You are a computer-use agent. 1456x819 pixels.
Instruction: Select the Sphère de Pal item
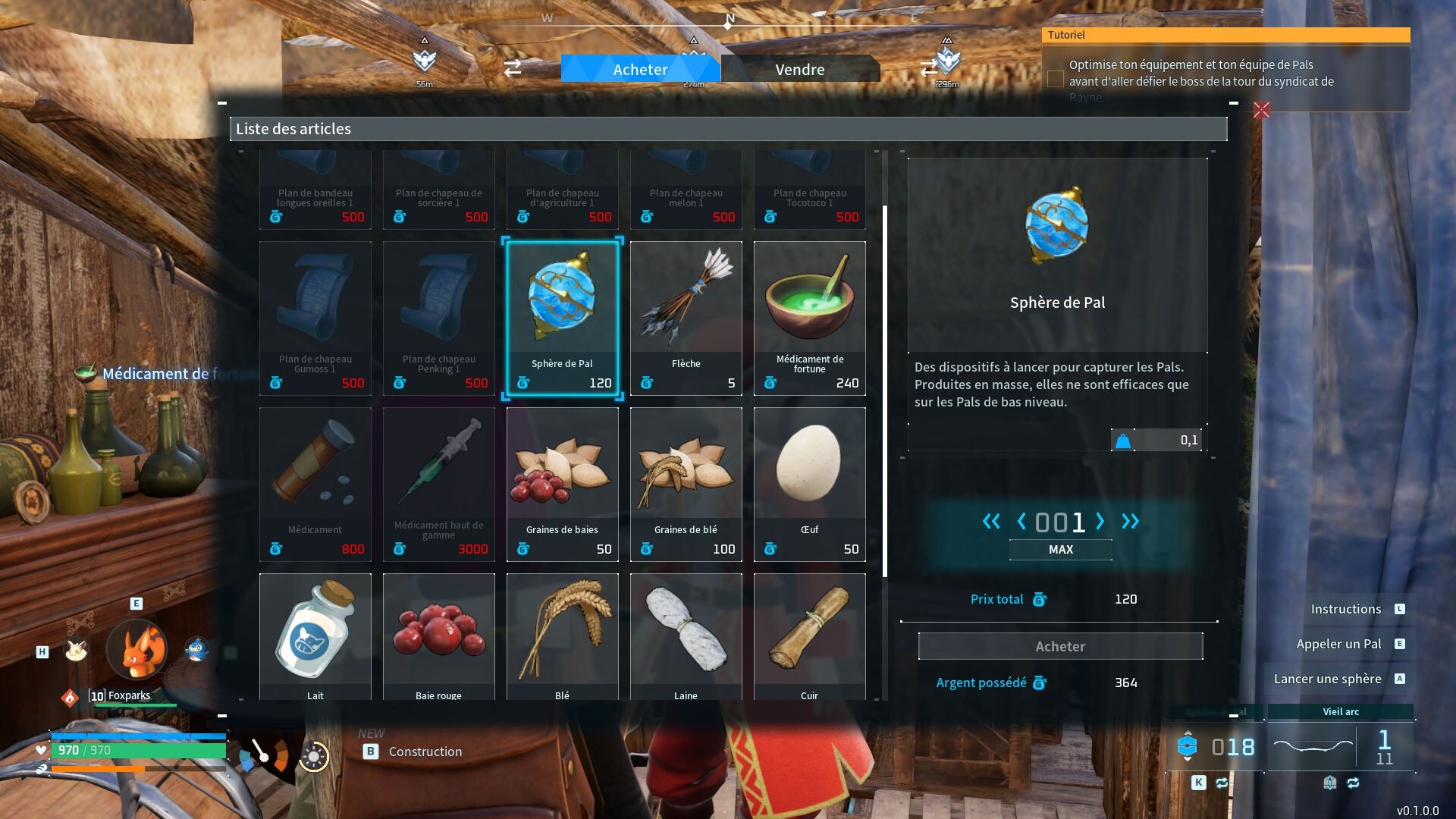(x=562, y=318)
